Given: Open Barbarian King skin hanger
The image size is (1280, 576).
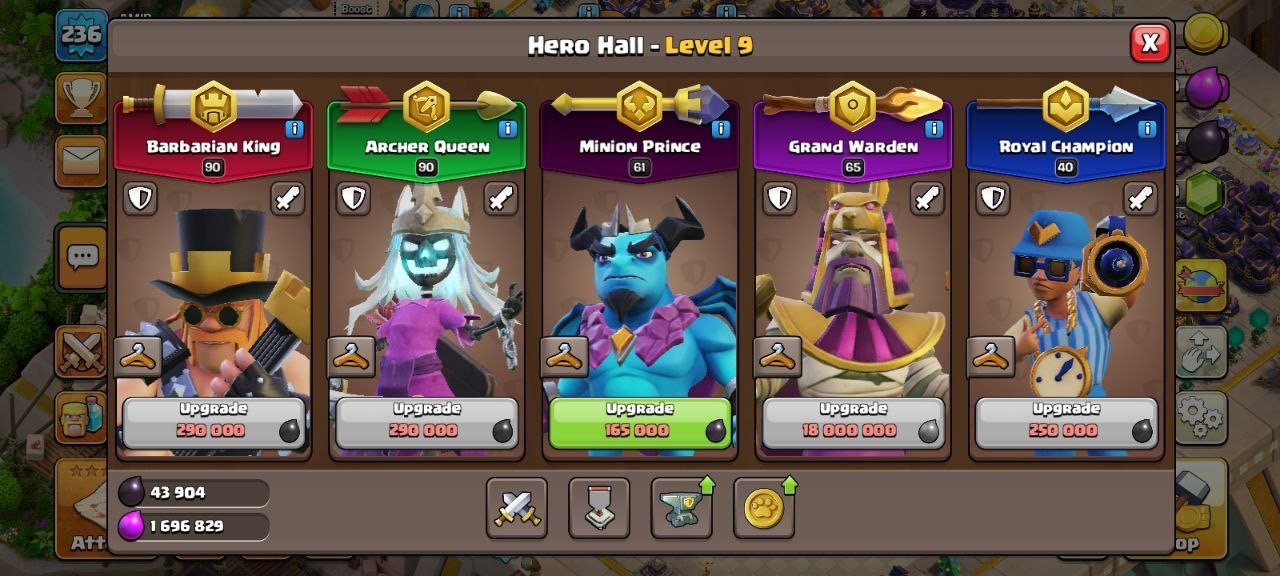Looking at the screenshot, I should [x=138, y=356].
